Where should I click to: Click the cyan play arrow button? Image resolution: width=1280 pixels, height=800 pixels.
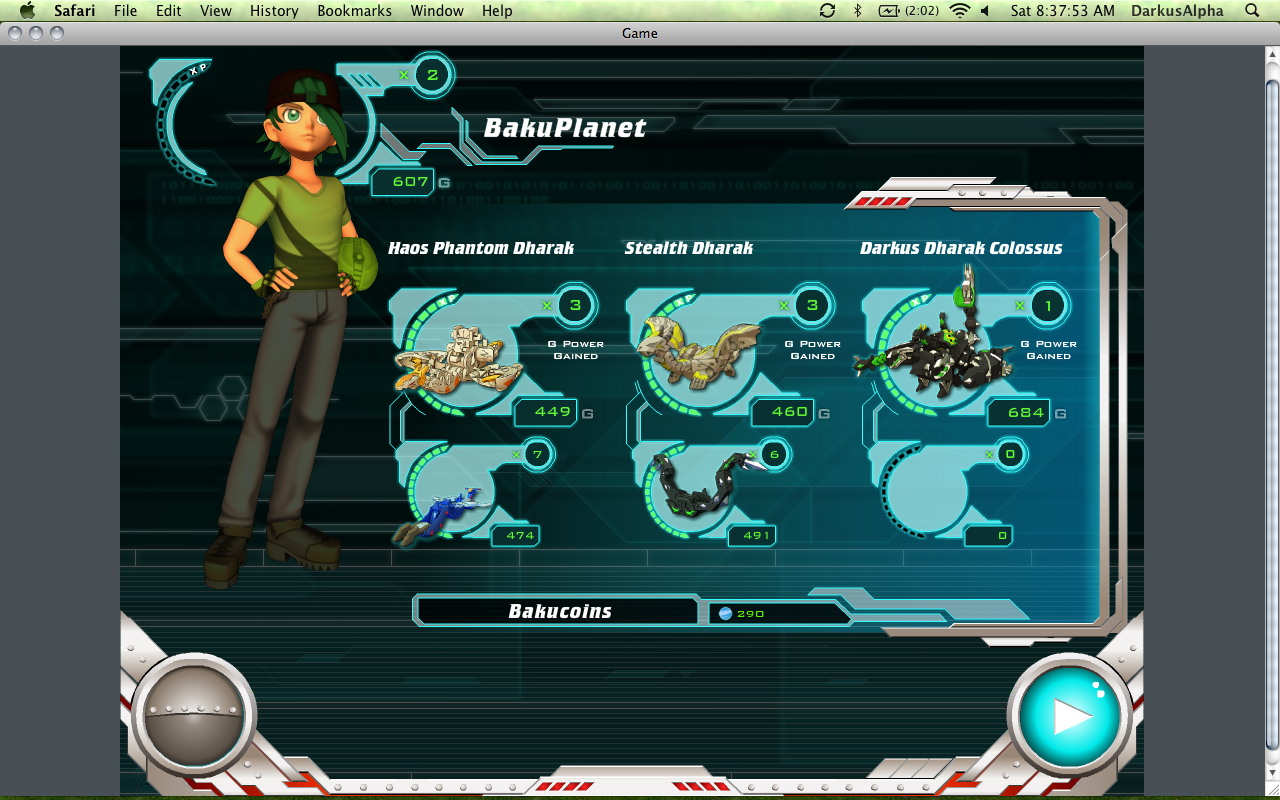1070,715
